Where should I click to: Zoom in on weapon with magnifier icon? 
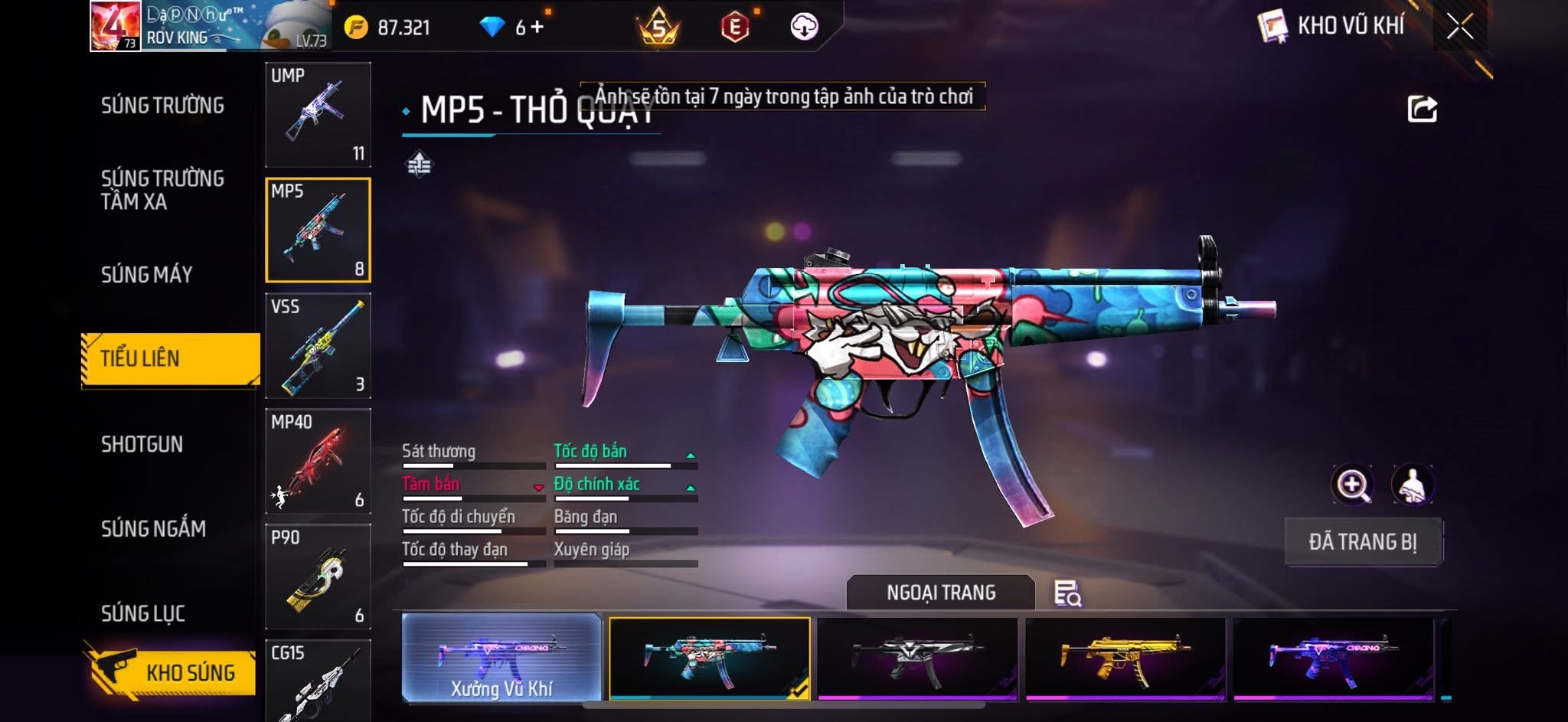1352,485
